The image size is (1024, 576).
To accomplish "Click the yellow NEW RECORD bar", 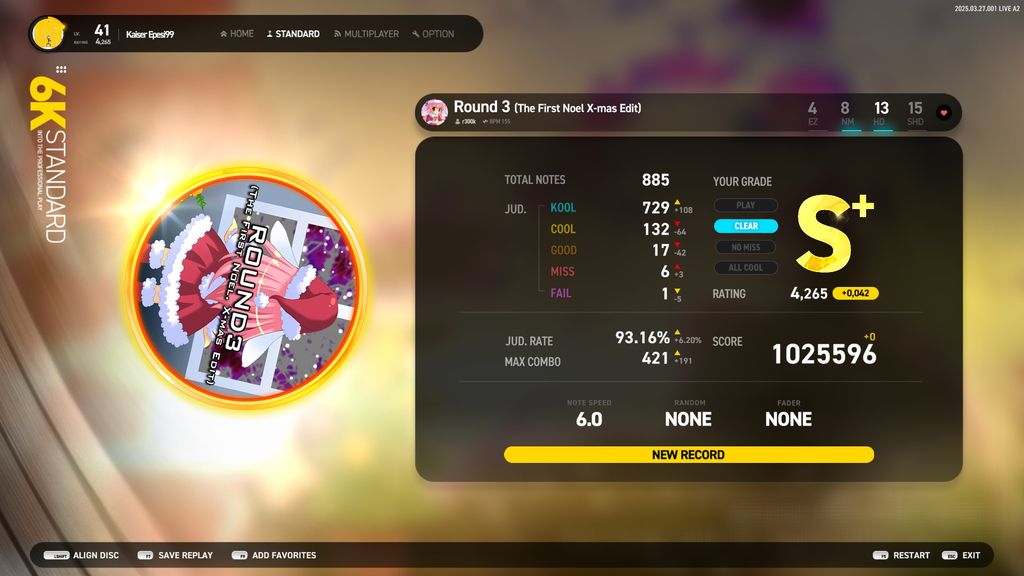I will 688,455.
